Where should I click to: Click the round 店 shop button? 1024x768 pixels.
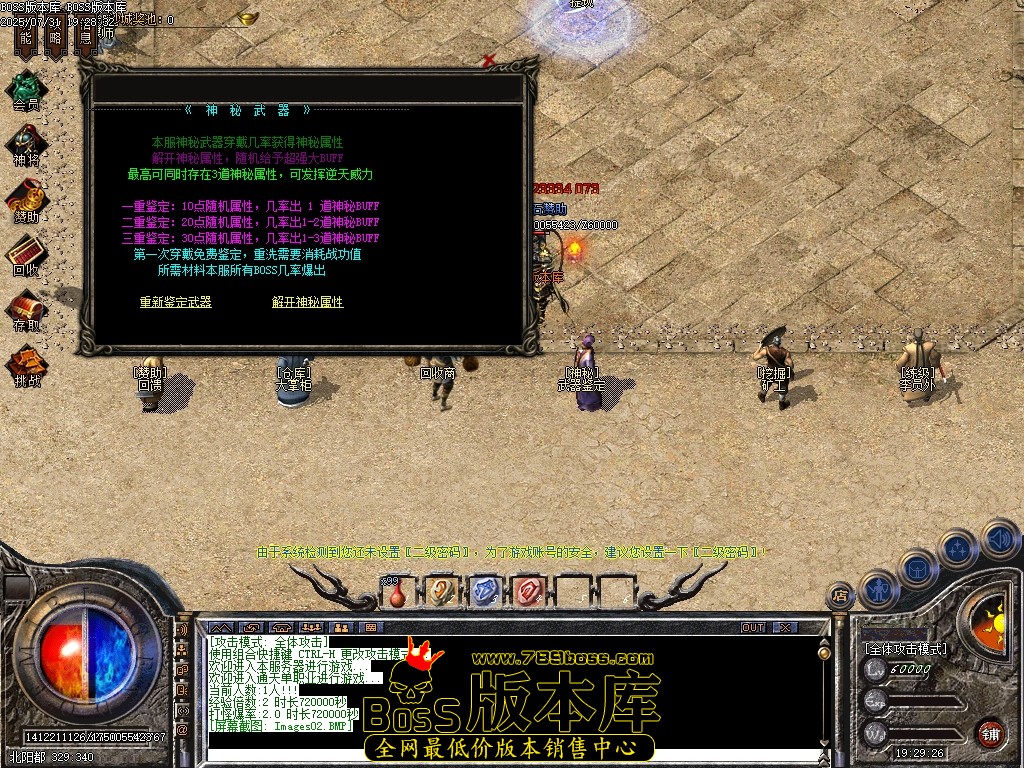841,597
